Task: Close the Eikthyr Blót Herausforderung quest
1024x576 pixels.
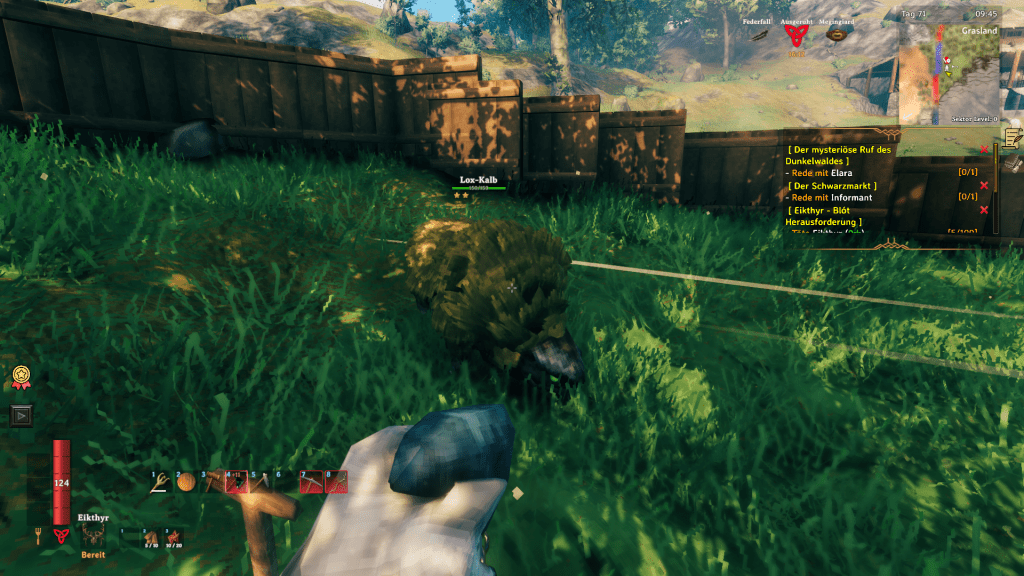Action: (x=984, y=209)
